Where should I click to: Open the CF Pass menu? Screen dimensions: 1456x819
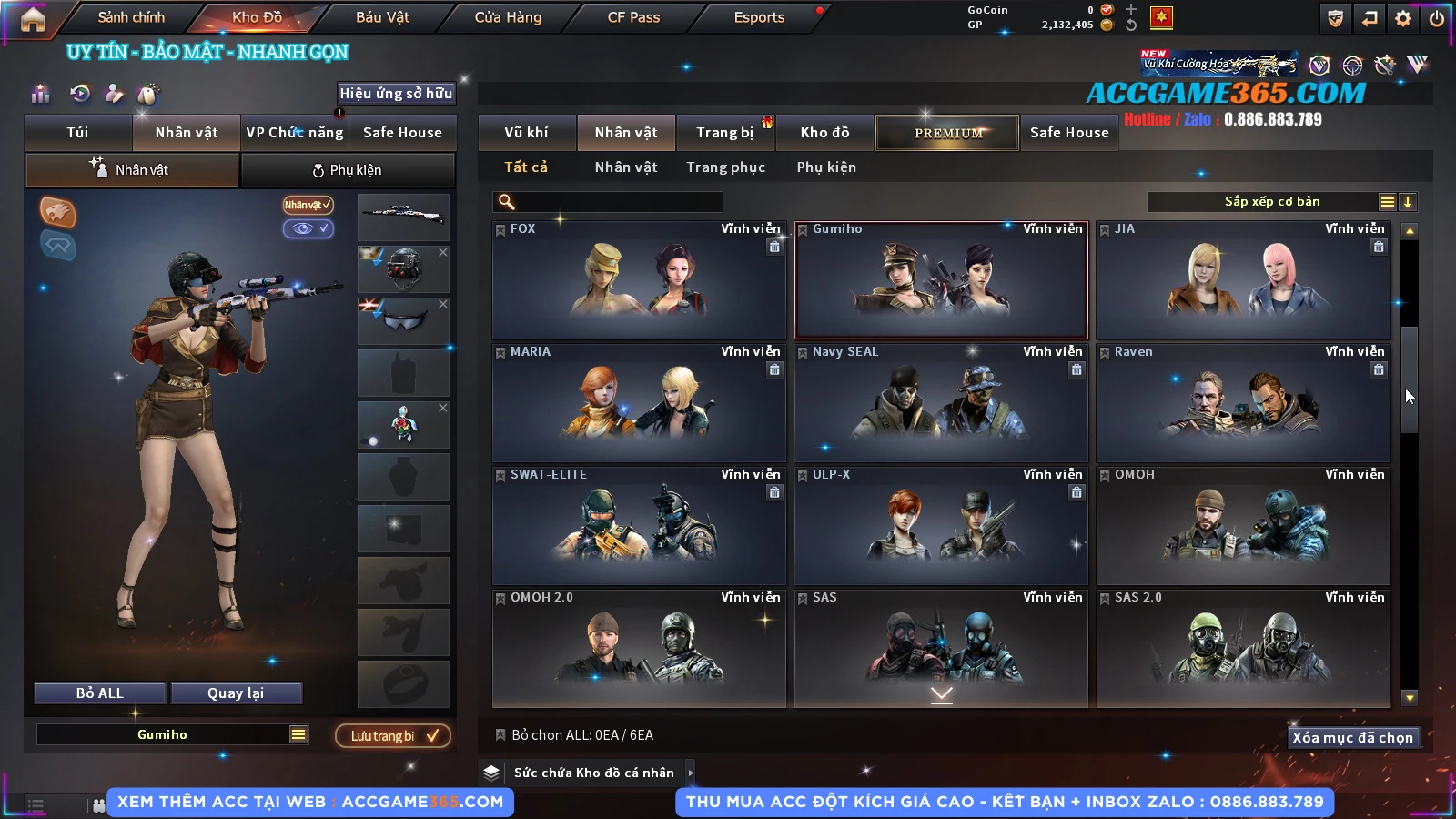tap(633, 17)
